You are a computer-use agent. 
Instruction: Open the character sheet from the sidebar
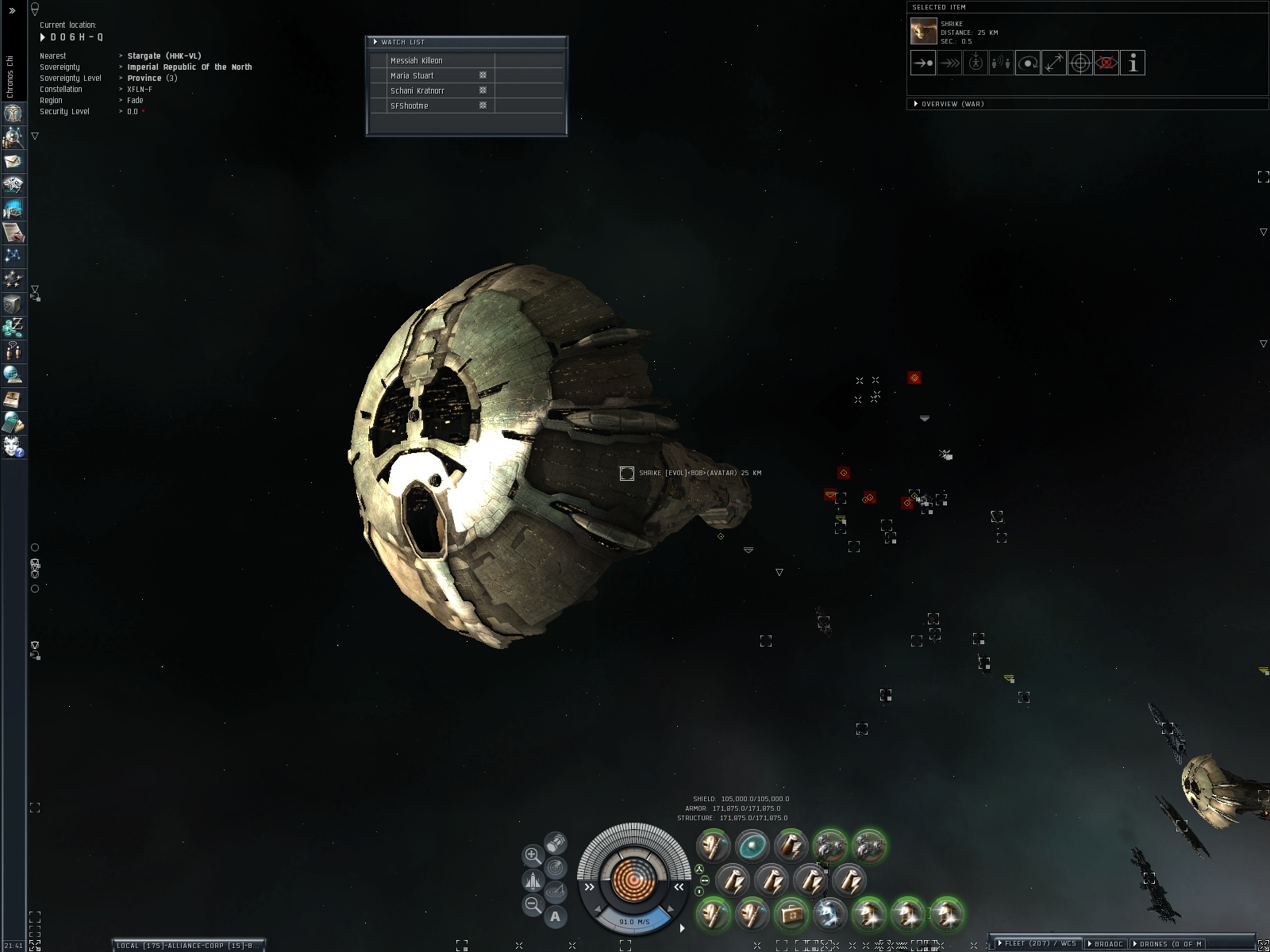pyautogui.click(x=13, y=113)
